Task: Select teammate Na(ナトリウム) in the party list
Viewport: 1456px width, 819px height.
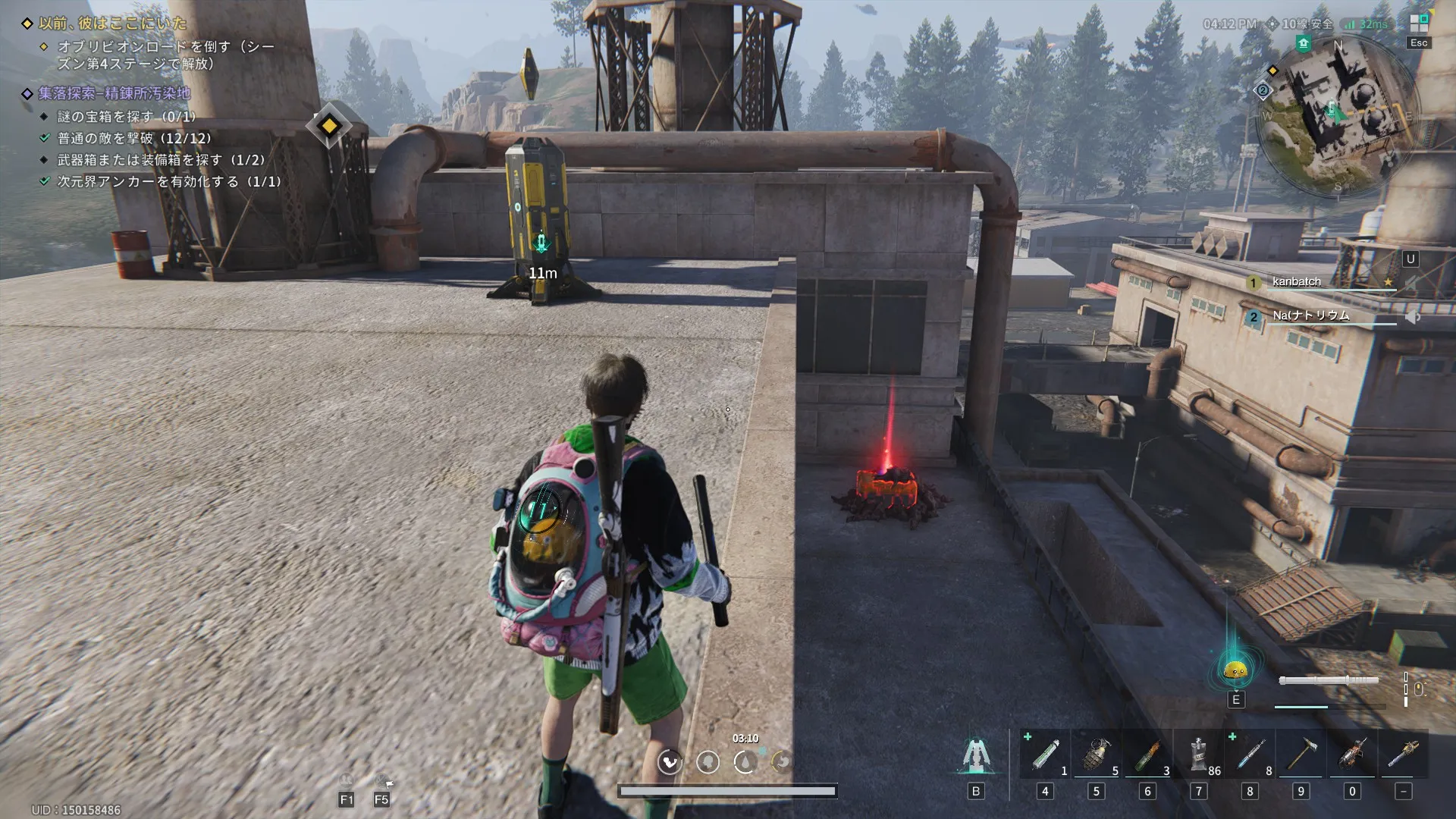Action: 1310,315
